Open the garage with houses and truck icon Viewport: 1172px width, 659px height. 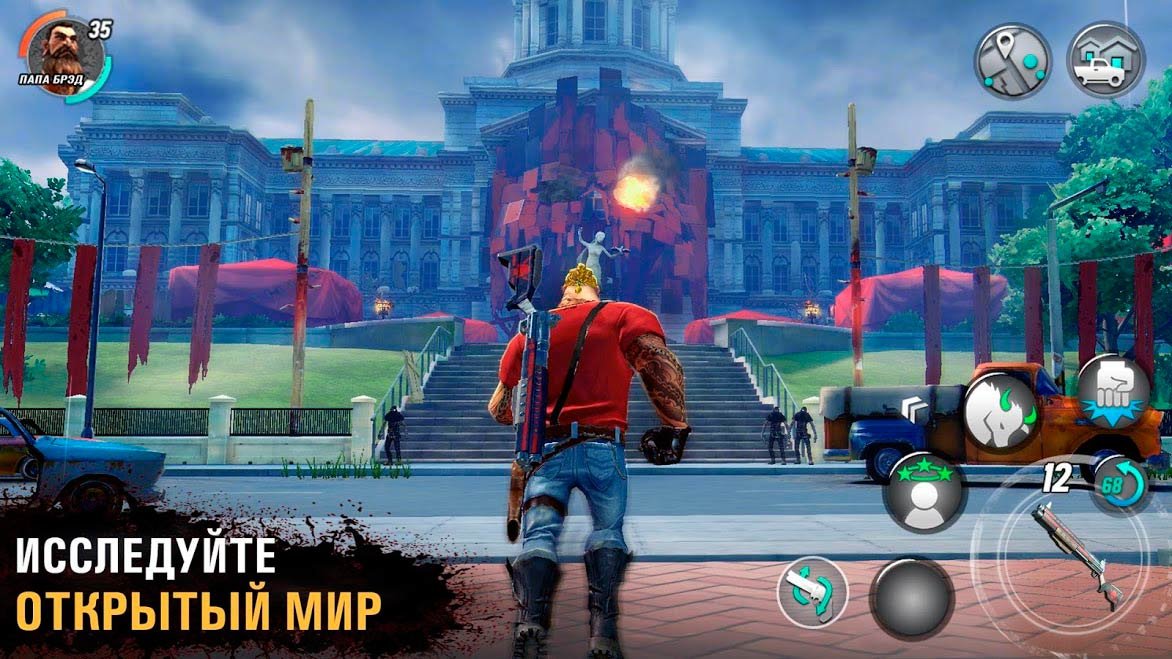[1105, 59]
